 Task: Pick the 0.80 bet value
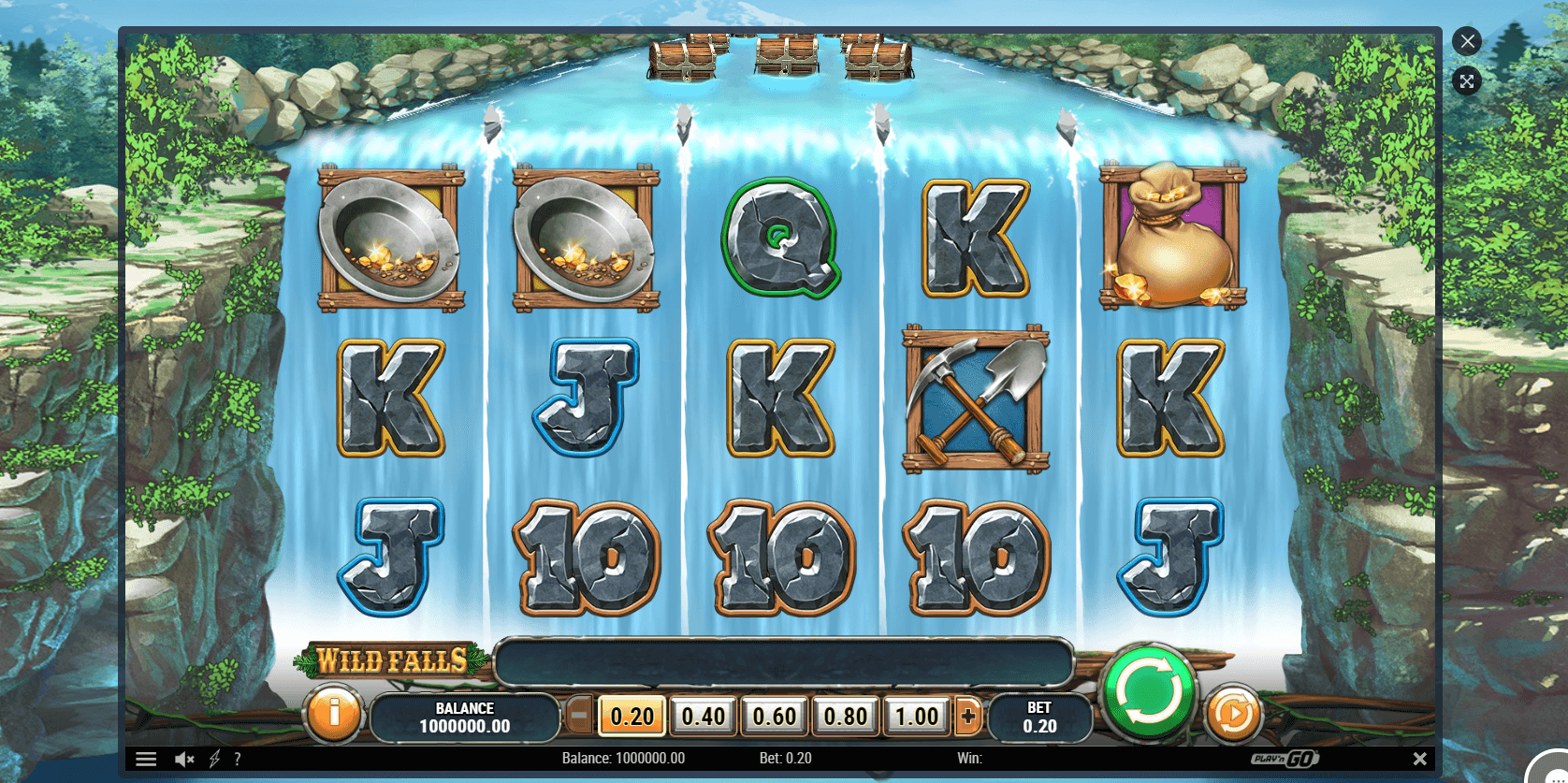tap(846, 718)
